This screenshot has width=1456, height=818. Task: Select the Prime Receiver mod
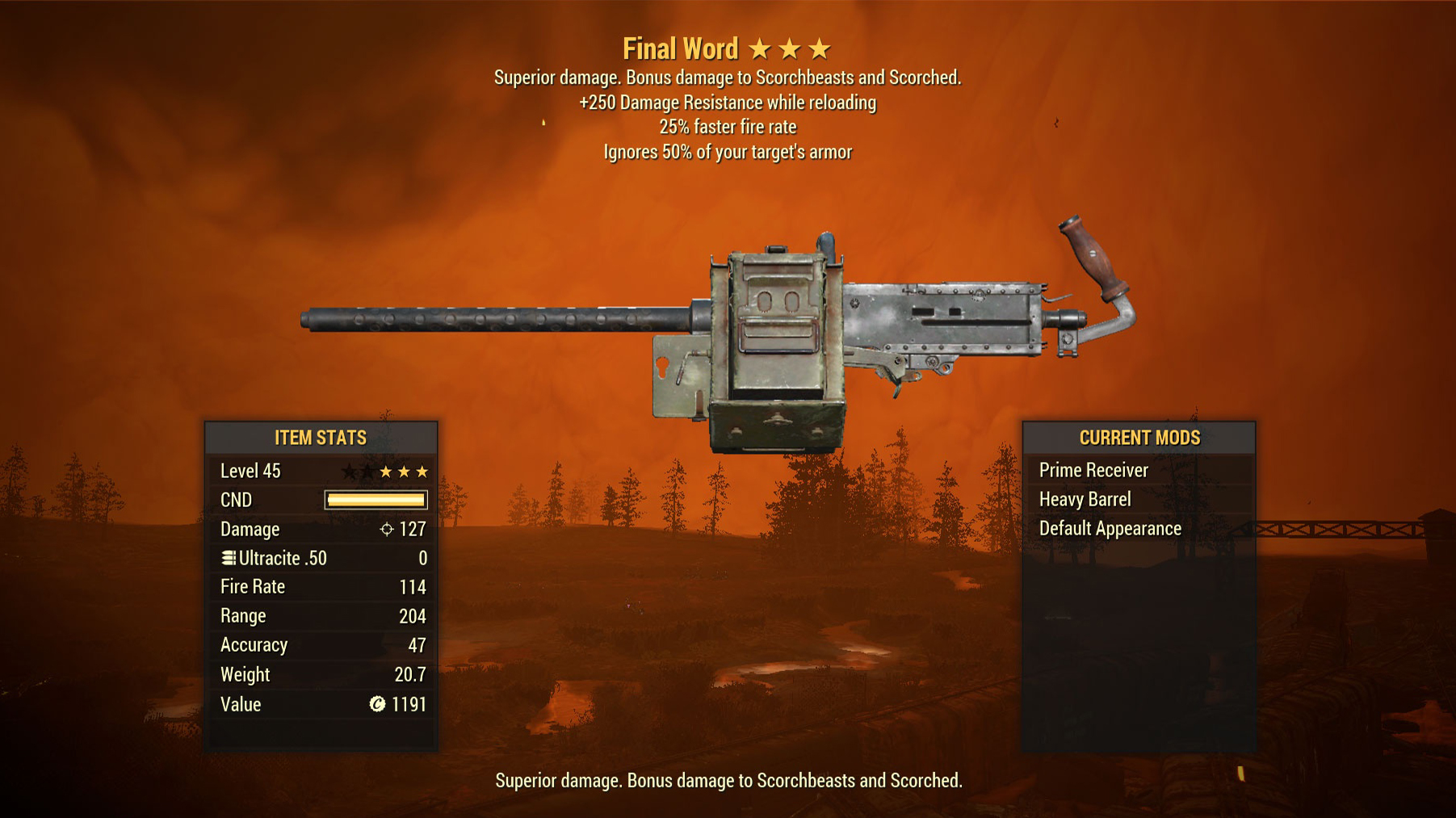pyautogui.click(x=1093, y=470)
